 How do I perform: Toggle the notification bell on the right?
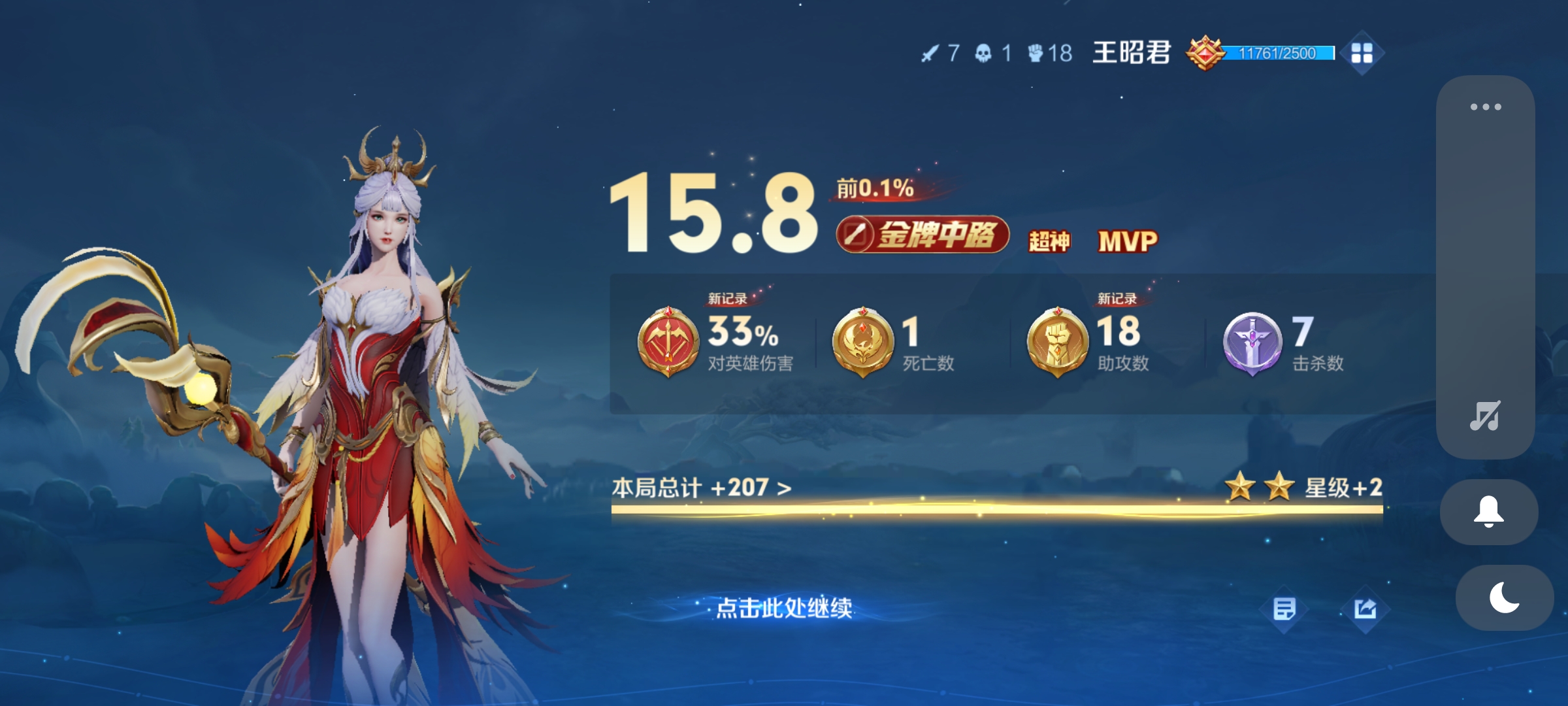pos(1490,512)
